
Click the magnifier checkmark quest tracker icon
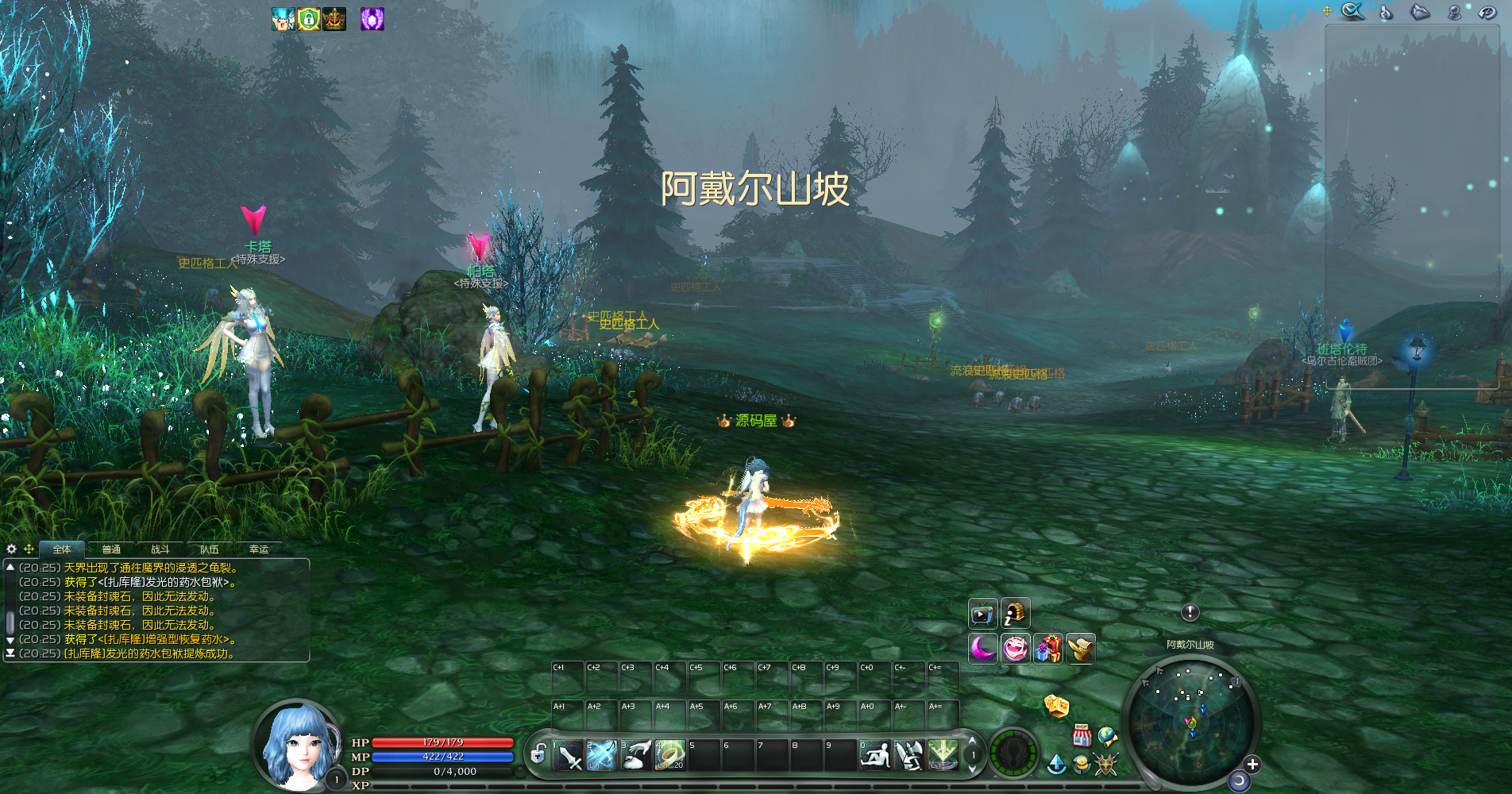point(1352,11)
